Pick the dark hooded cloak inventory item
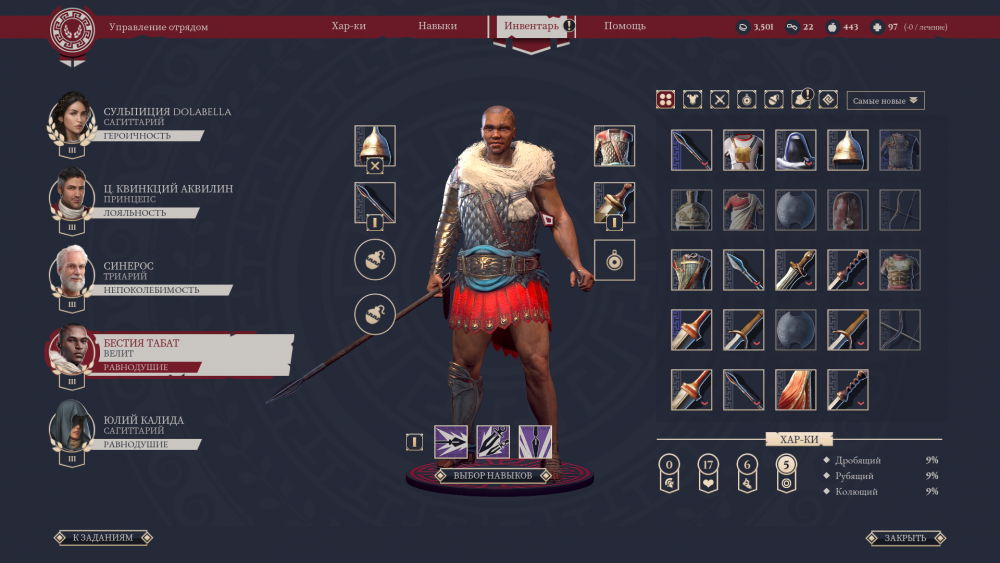Image resolution: width=1000 pixels, height=563 pixels. click(795, 150)
